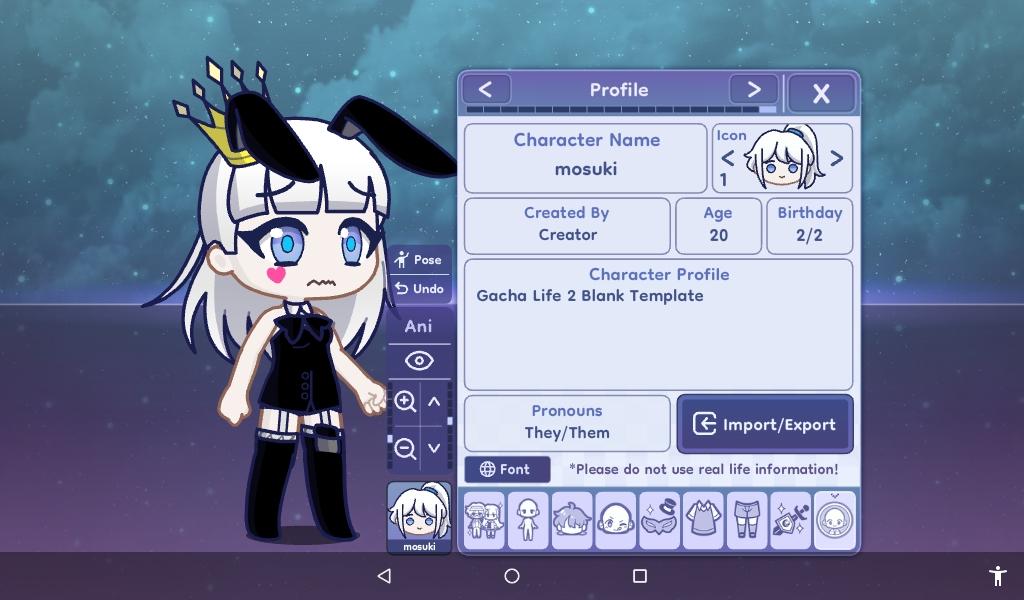The width and height of the screenshot is (1024, 600).
Task: Go to the next Profile page
Action: pyautogui.click(x=753, y=89)
